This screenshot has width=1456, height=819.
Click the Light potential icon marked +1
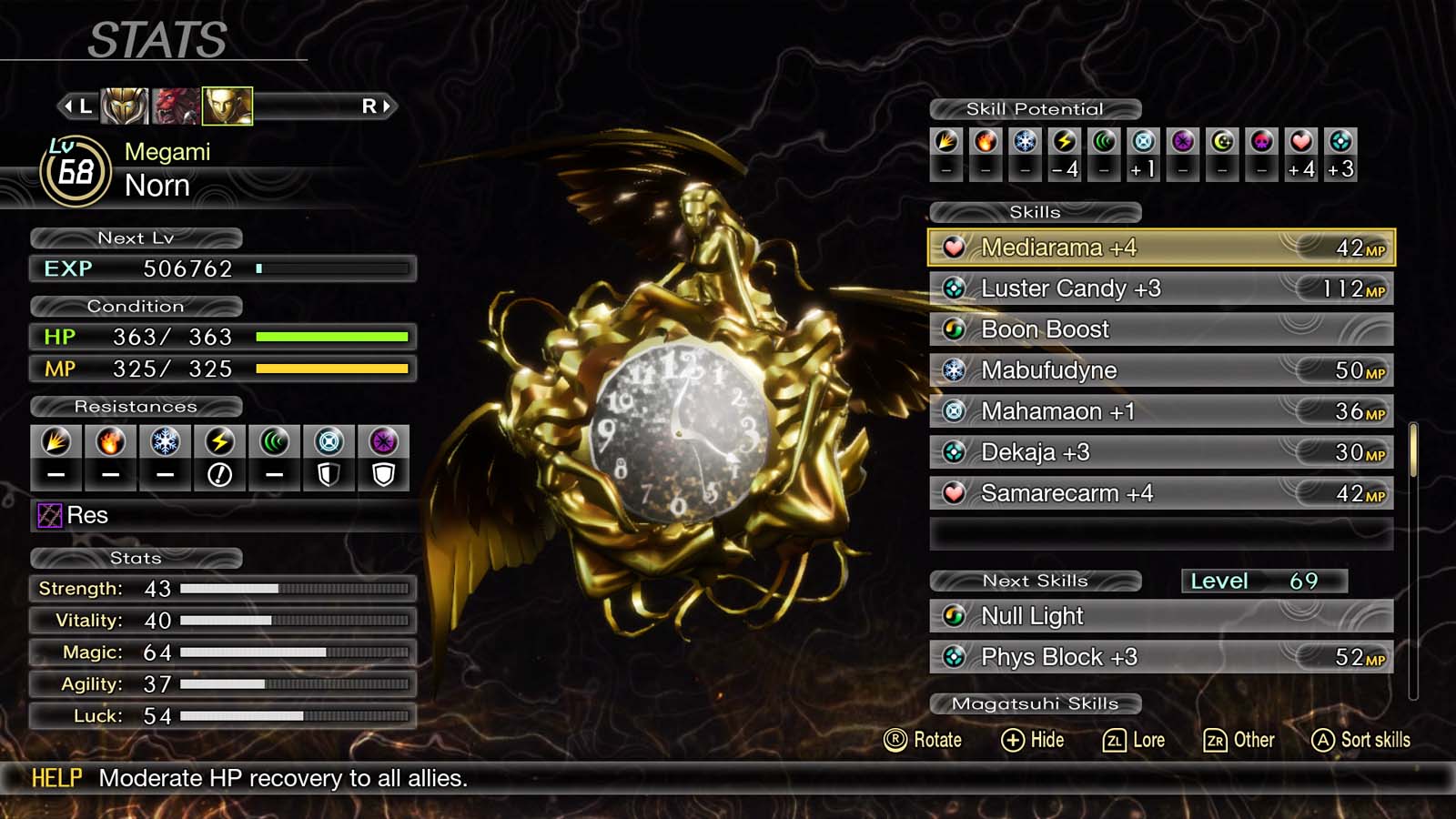[1143, 141]
